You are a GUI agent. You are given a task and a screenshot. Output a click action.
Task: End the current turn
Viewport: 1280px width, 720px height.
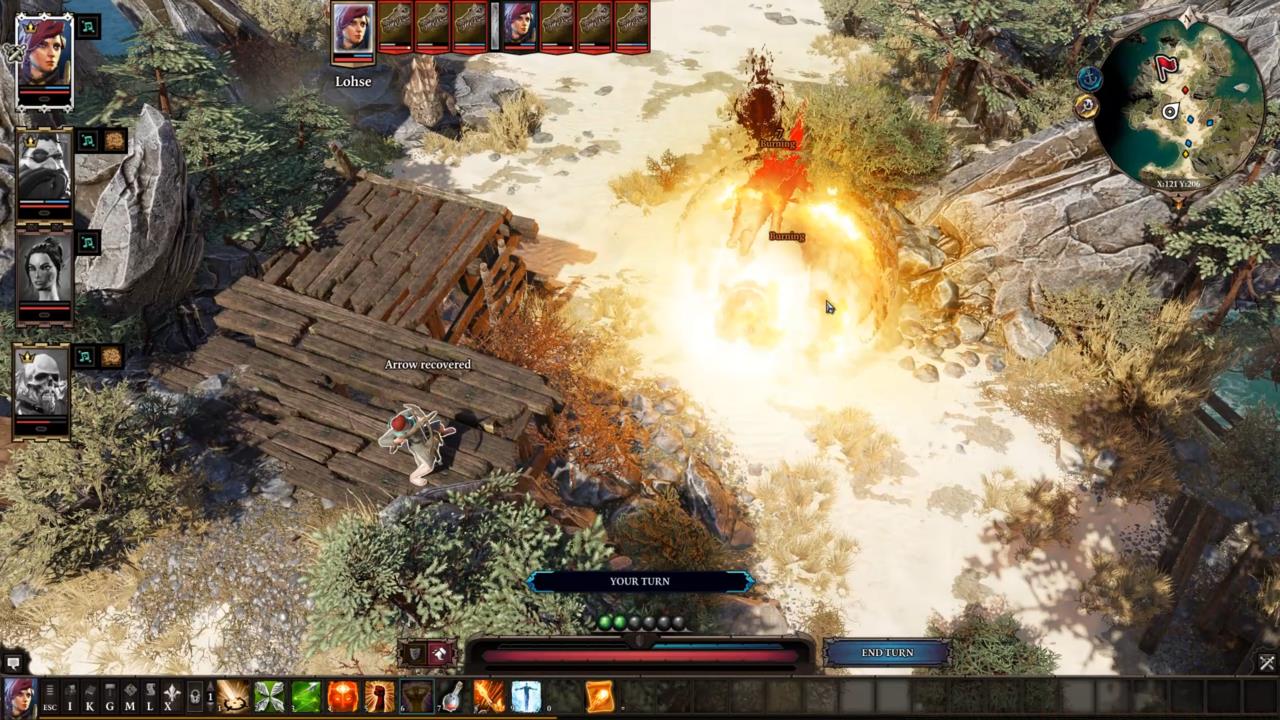tap(887, 653)
